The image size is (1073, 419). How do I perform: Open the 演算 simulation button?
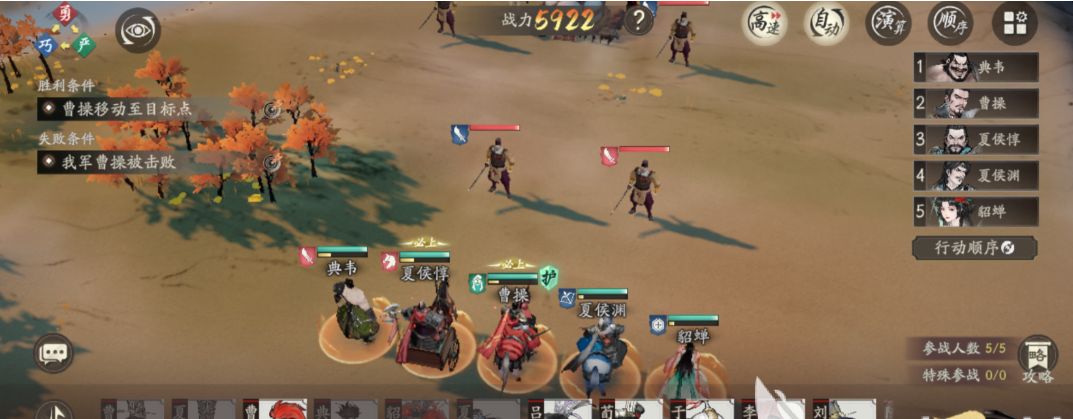tap(889, 23)
